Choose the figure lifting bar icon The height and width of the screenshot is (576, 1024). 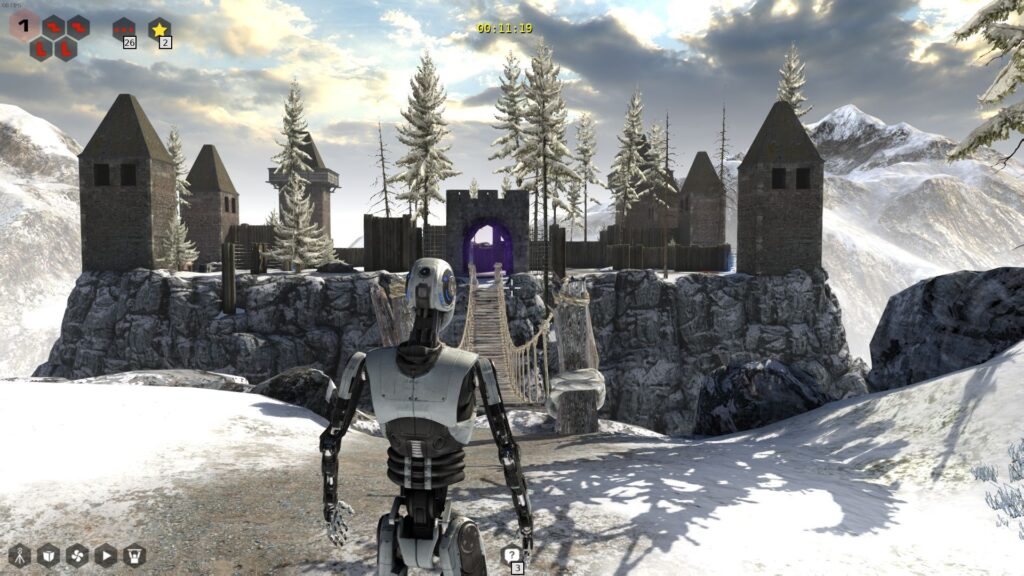coord(135,555)
